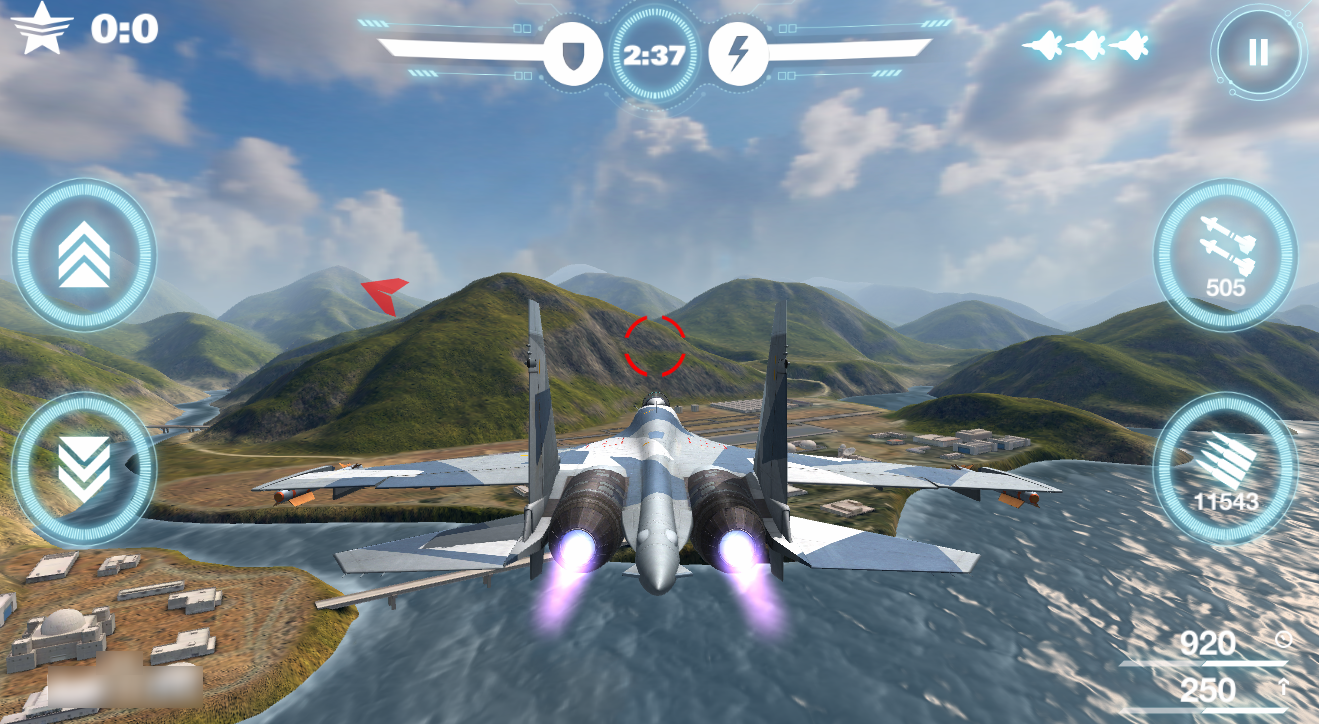Pause the game with the pause button
The image size is (1319, 724).
[1258, 52]
